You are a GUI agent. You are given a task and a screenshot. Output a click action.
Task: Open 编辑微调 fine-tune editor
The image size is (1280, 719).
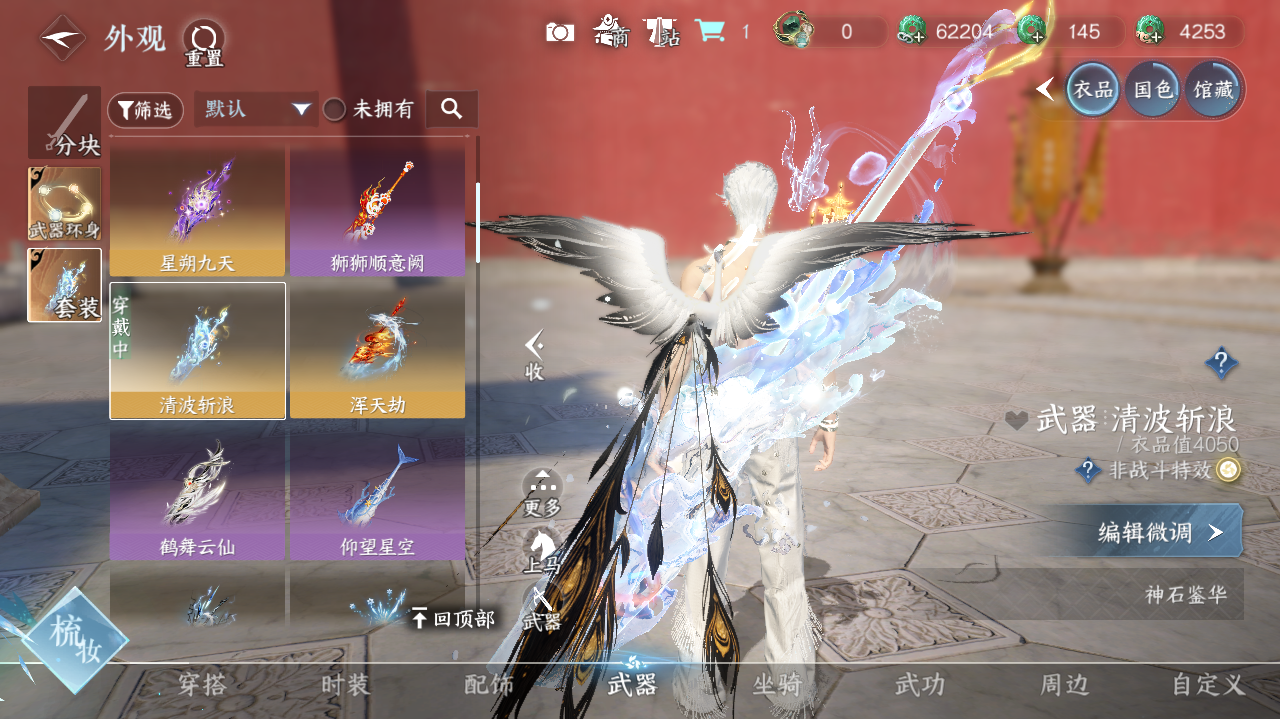(x=1160, y=532)
